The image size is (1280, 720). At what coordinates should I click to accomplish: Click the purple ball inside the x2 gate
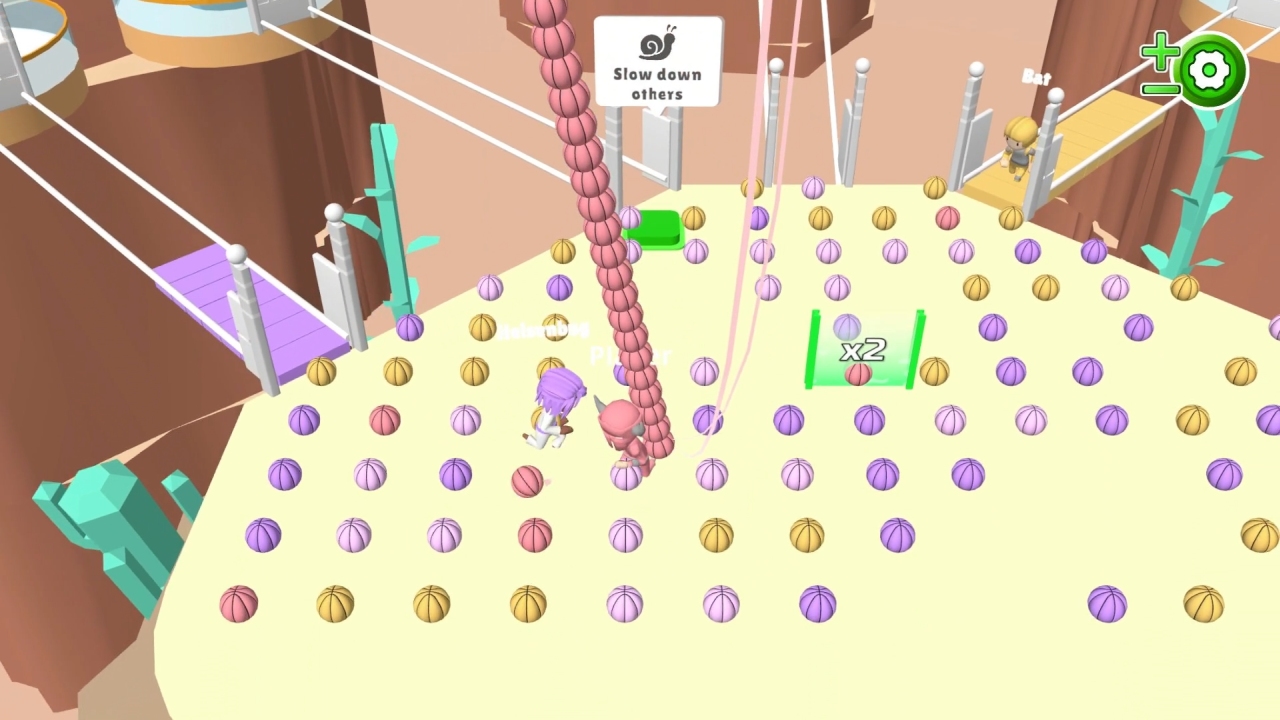(848, 328)
